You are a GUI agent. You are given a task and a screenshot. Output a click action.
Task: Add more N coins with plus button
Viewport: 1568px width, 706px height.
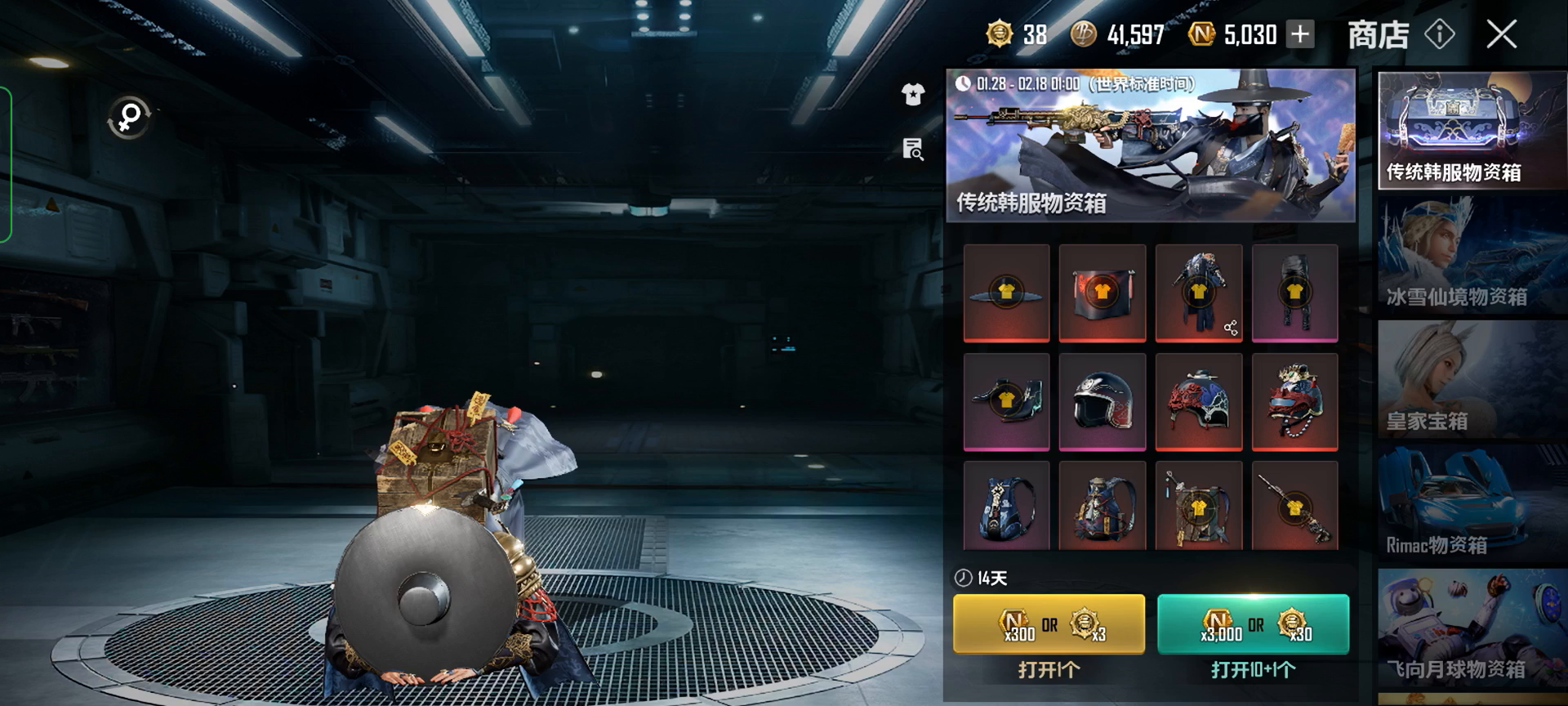coord(1300,34)
